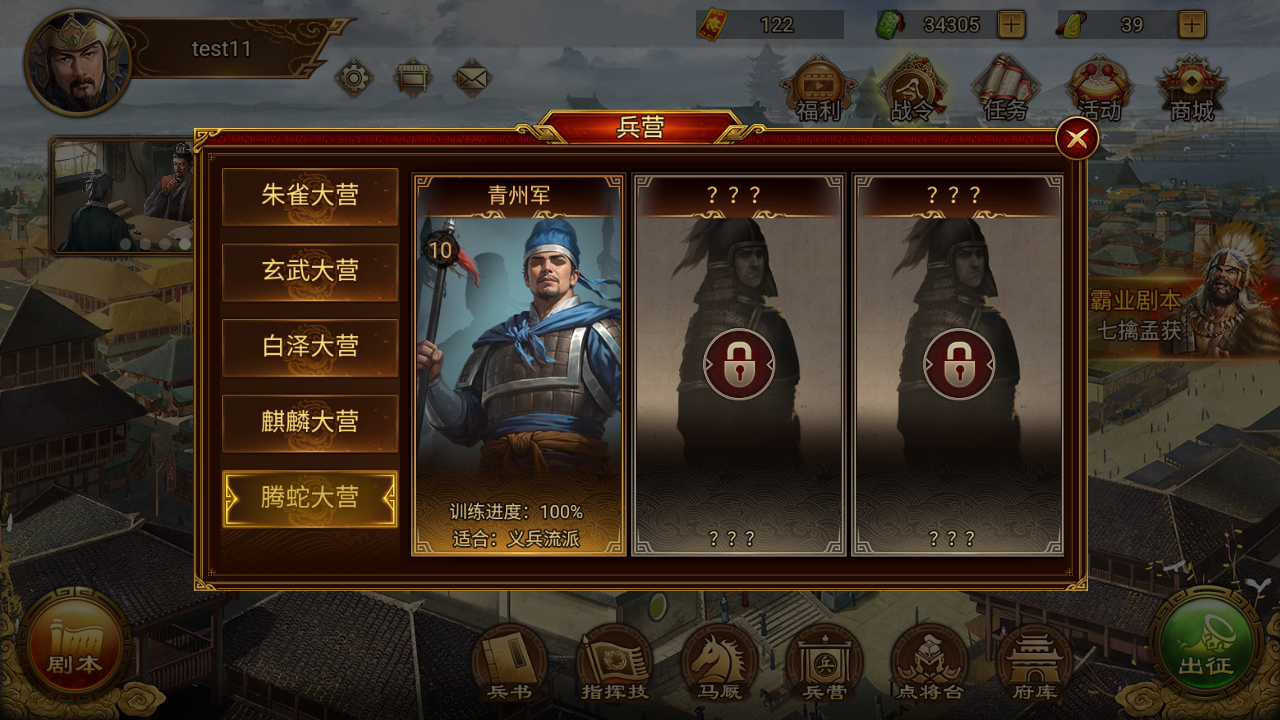
Task: Open the 指挥技 command skills
Action: pyautogui.click(x=613, y=662)
